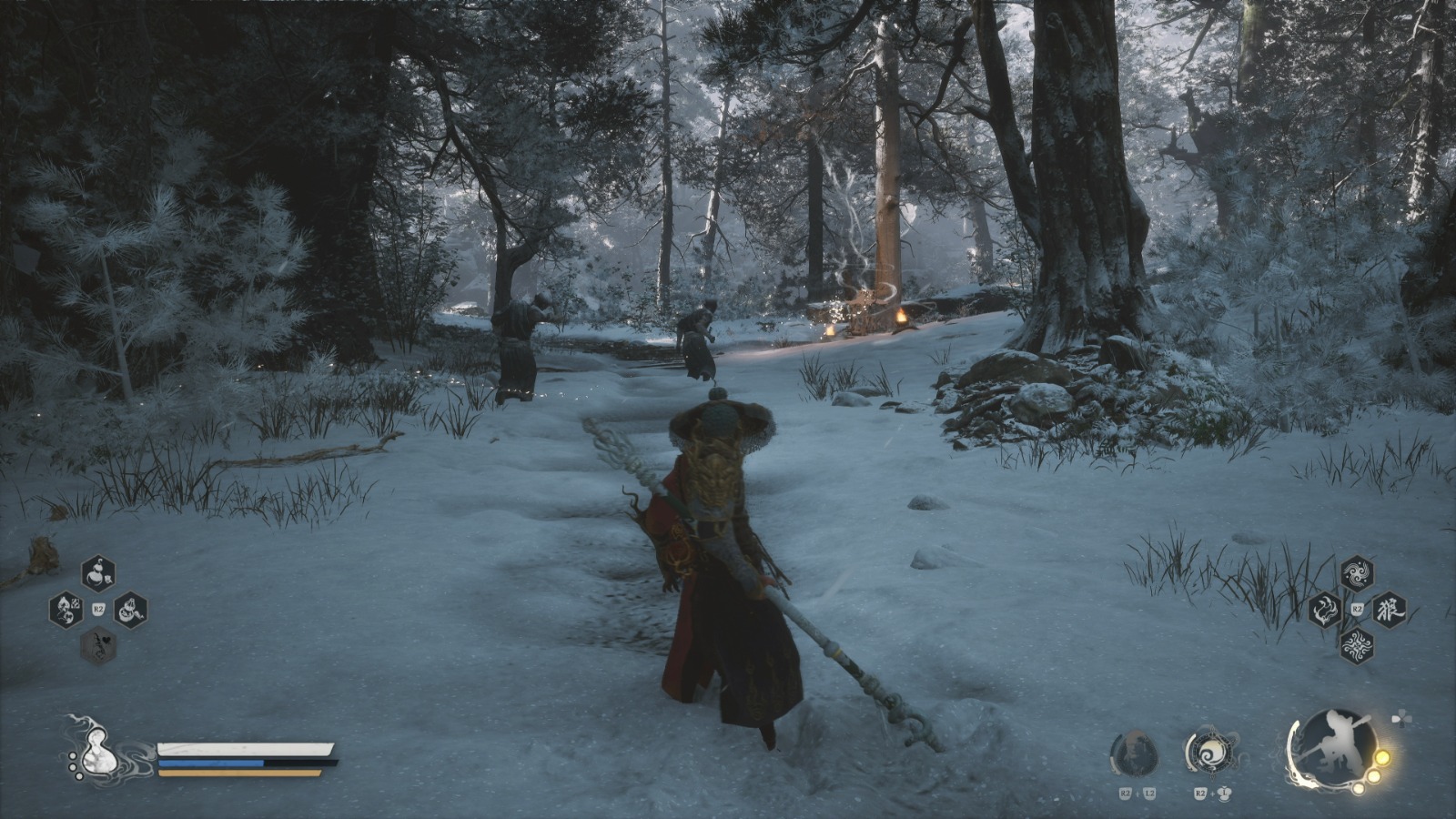Toggle the right R2 spell prompt
Image resolution: width=1456 pixels, height=819 pixels.
point(1357,608)
